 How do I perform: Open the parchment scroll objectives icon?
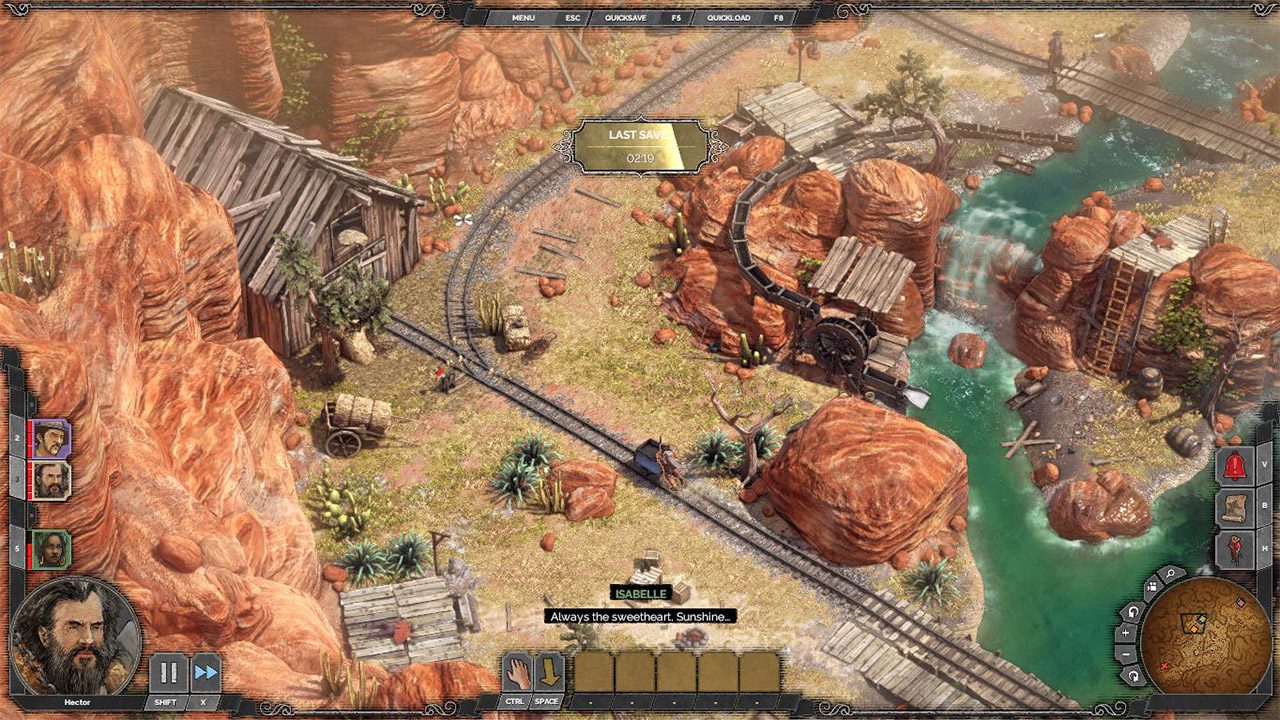[x=1234, y=507]
